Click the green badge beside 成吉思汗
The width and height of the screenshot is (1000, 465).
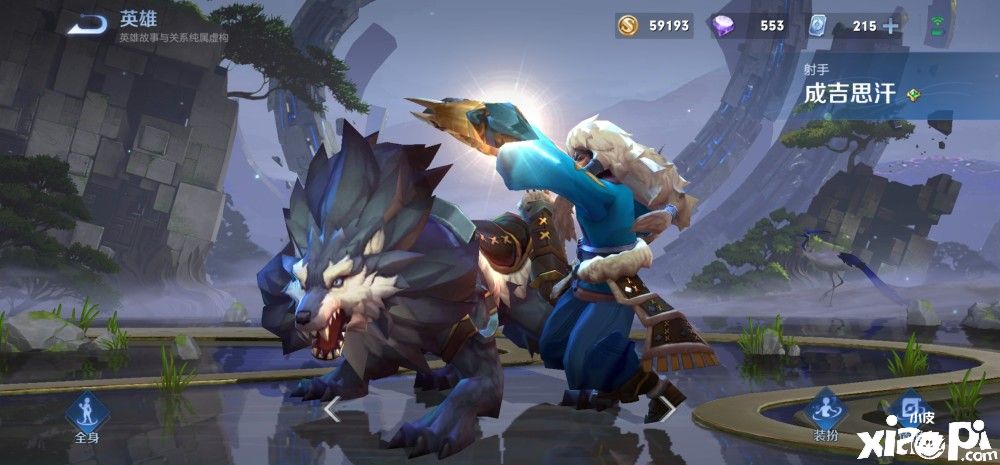click(x=913, y=95)
